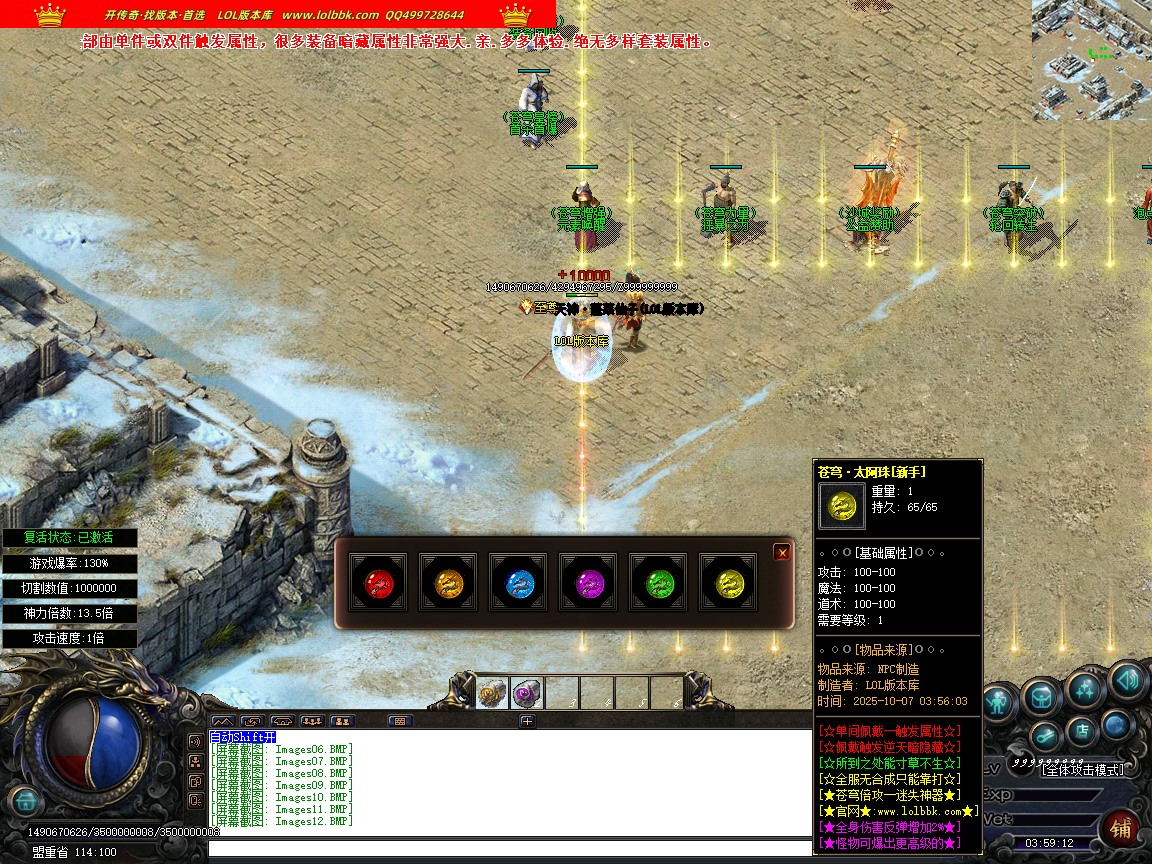Use the purple scroll in hotbar
Viewport: 1152px width, 864px height.
pyautogui.click(x=526, y=693)
